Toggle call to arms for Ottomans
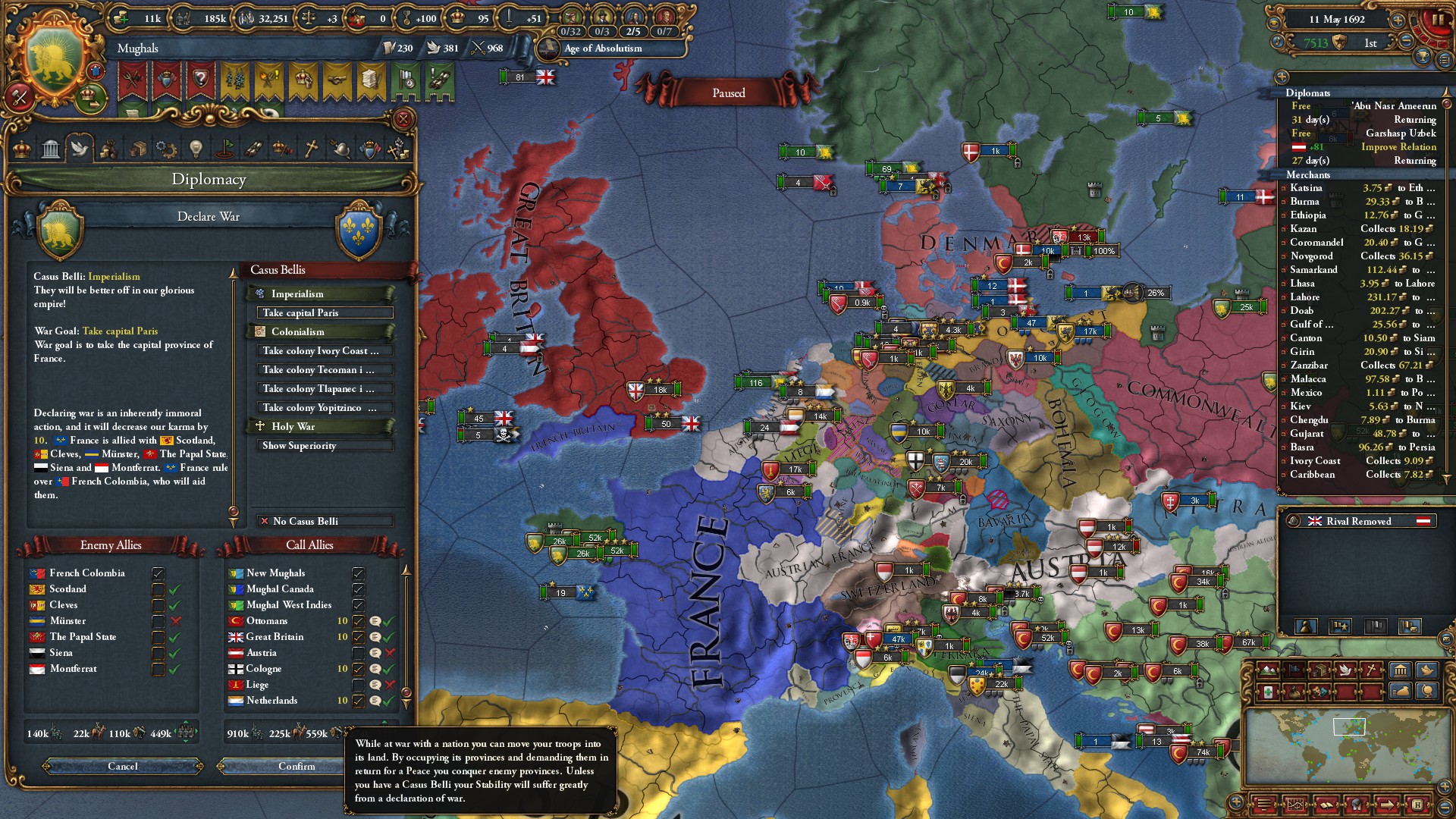The height and width of the screenshot is (819, 1456). (x=359, y=621)
